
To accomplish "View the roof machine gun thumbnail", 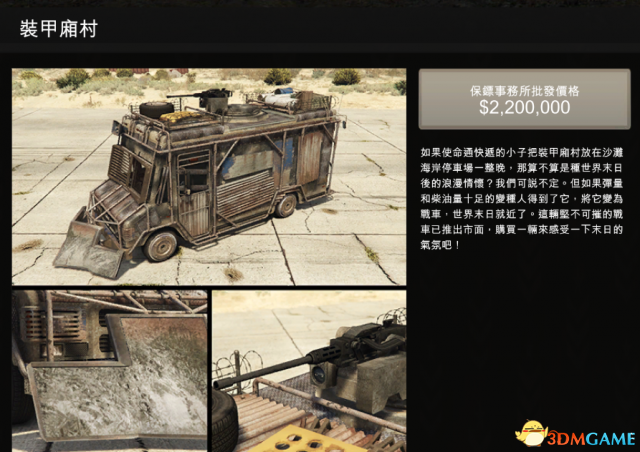I will pos(309,370).
